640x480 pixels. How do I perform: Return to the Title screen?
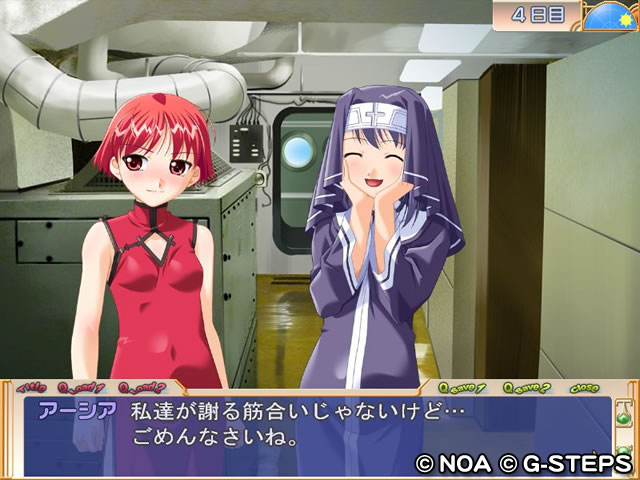(x=32, y=386)
